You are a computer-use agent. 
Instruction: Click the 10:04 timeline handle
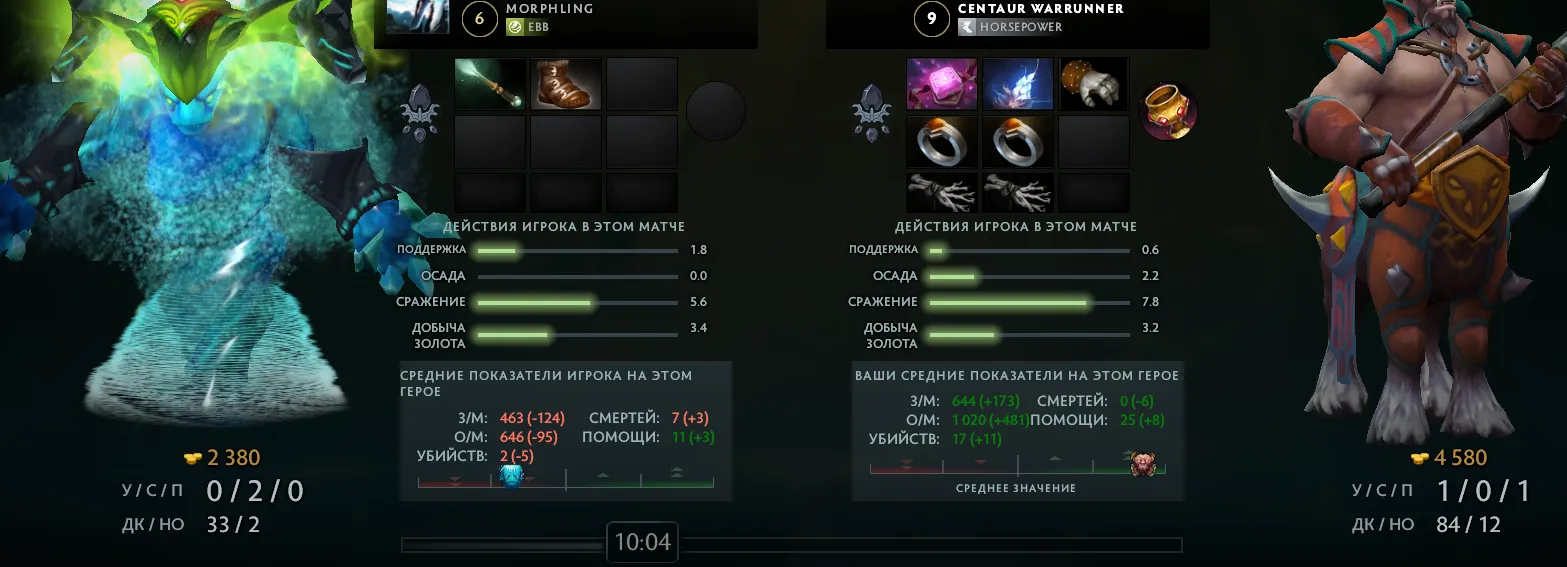642,543
